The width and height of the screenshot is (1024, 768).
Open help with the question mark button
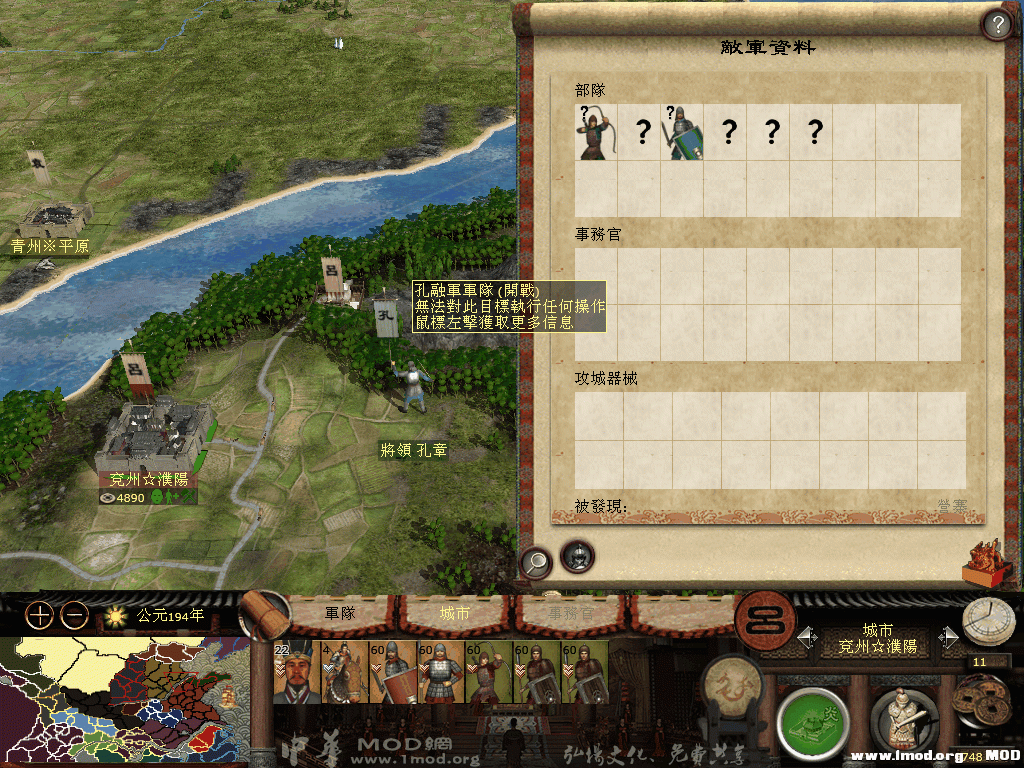pos(996,24)
